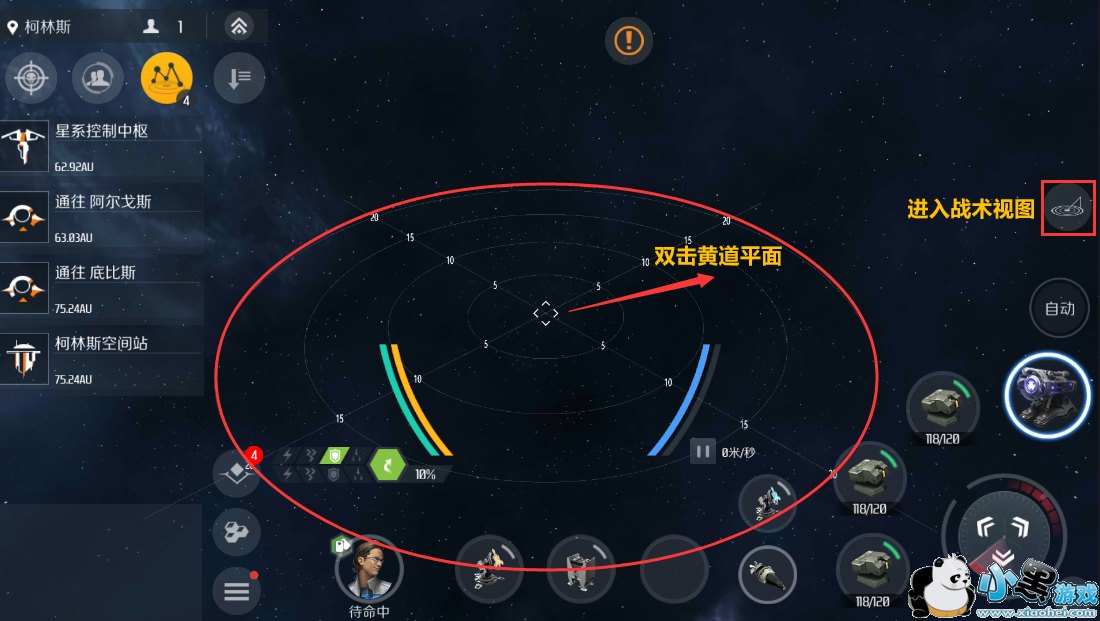Stop the ship with the pause speed button
1100x621 pixels.
coord(703,452)
